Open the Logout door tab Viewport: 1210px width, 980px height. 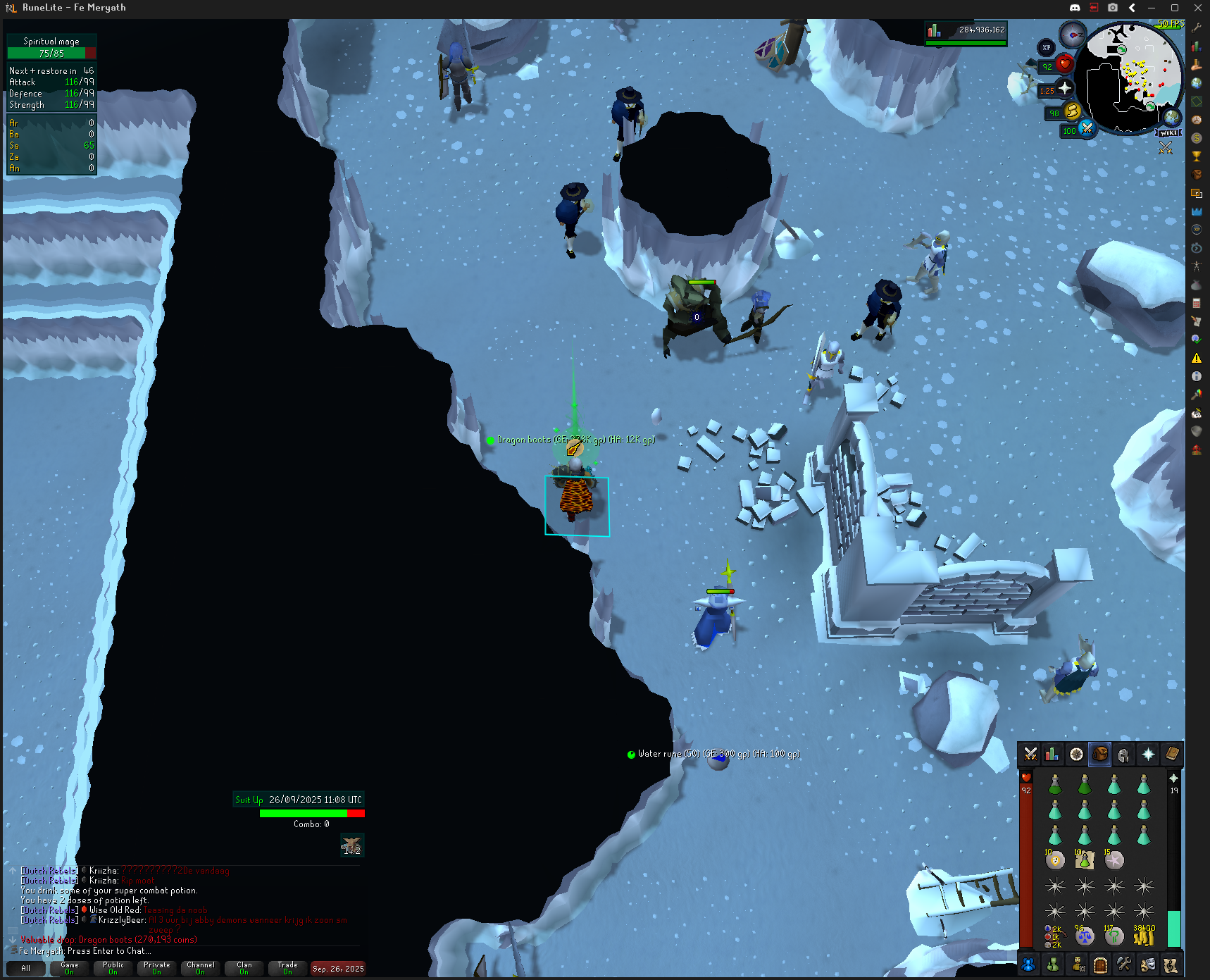[x=1100, y=965]
